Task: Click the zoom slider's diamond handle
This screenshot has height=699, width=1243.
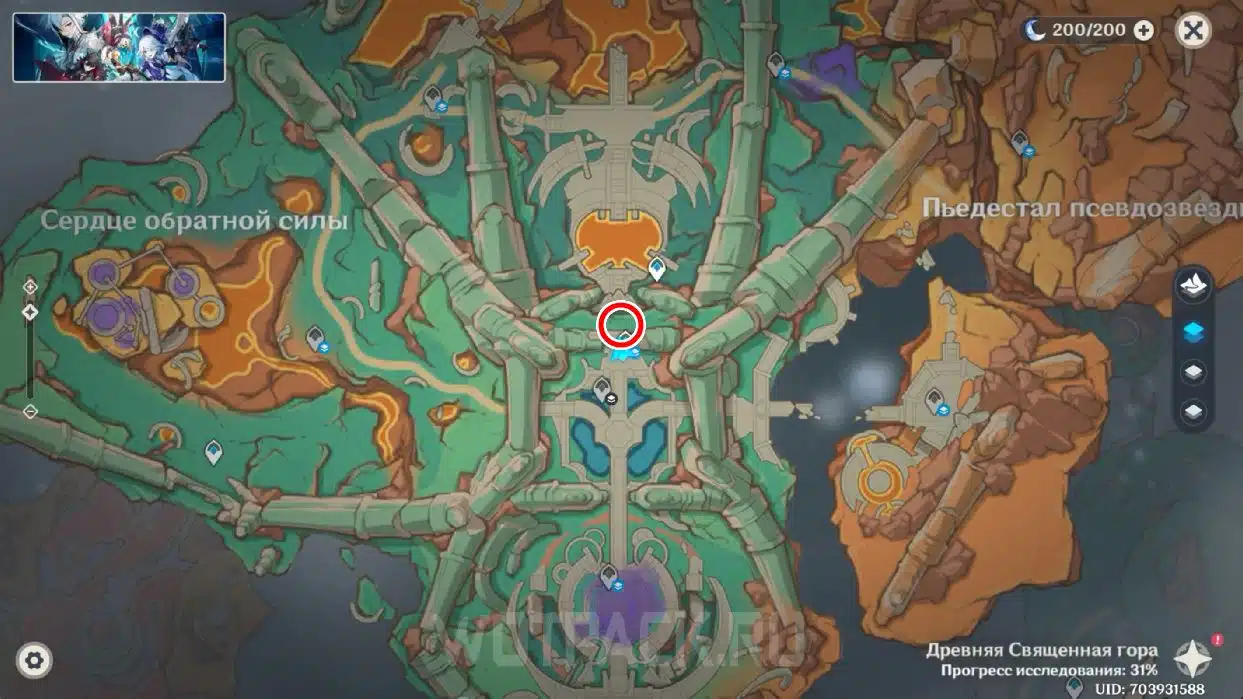Action: pos(30,312)
